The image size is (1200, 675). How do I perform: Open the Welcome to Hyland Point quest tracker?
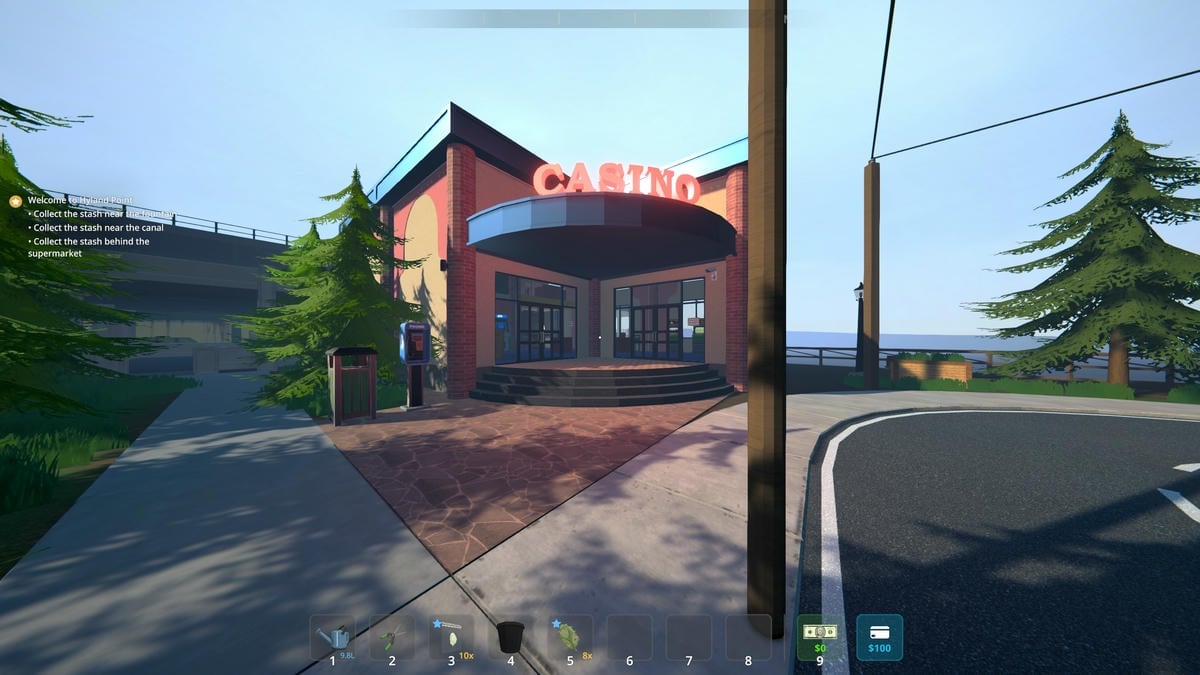tap(80, 200)
